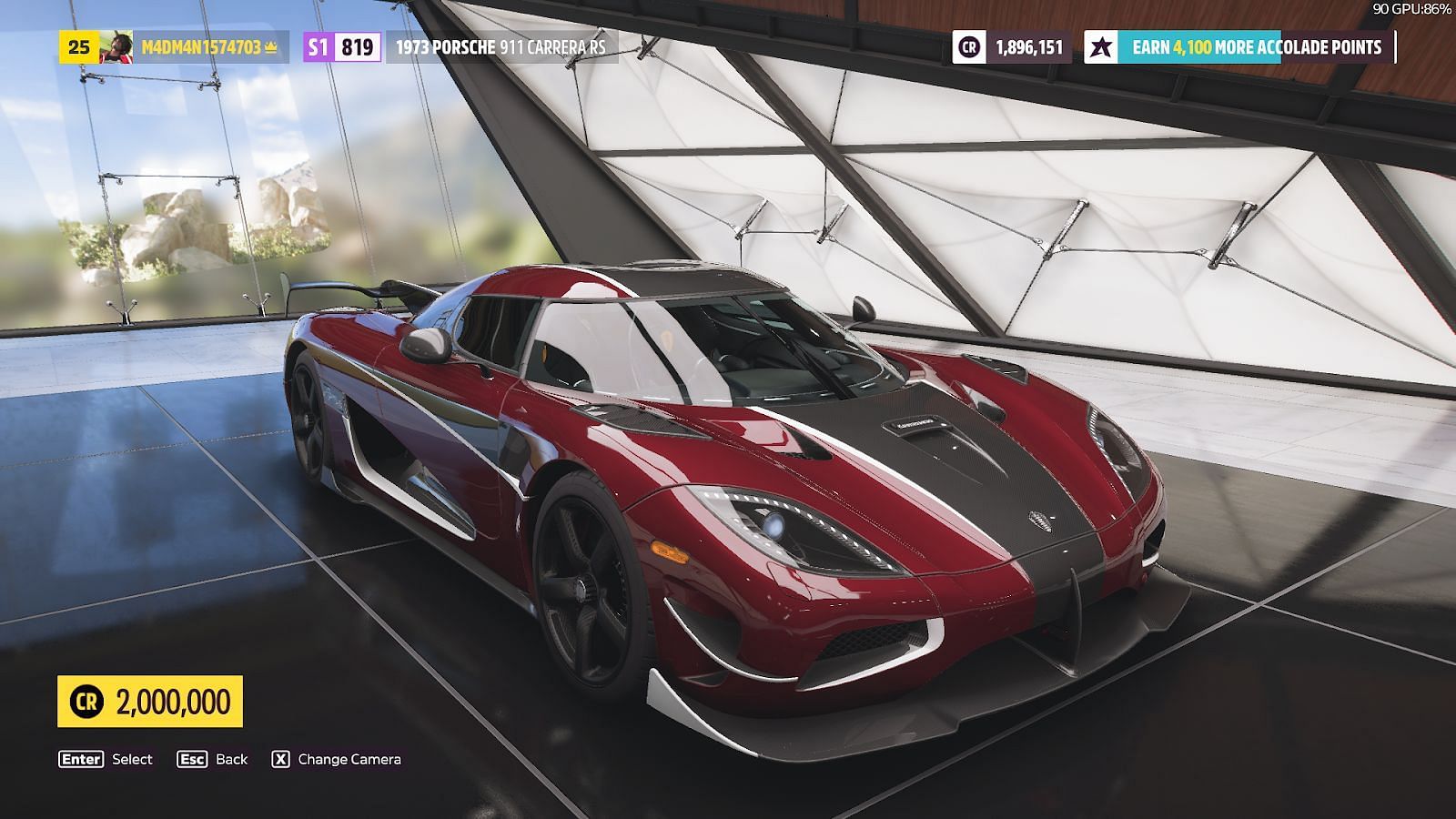Screen dimensions: 1456x819
Task: Choose the Change Camera option
Action: [x=337, y=759]
